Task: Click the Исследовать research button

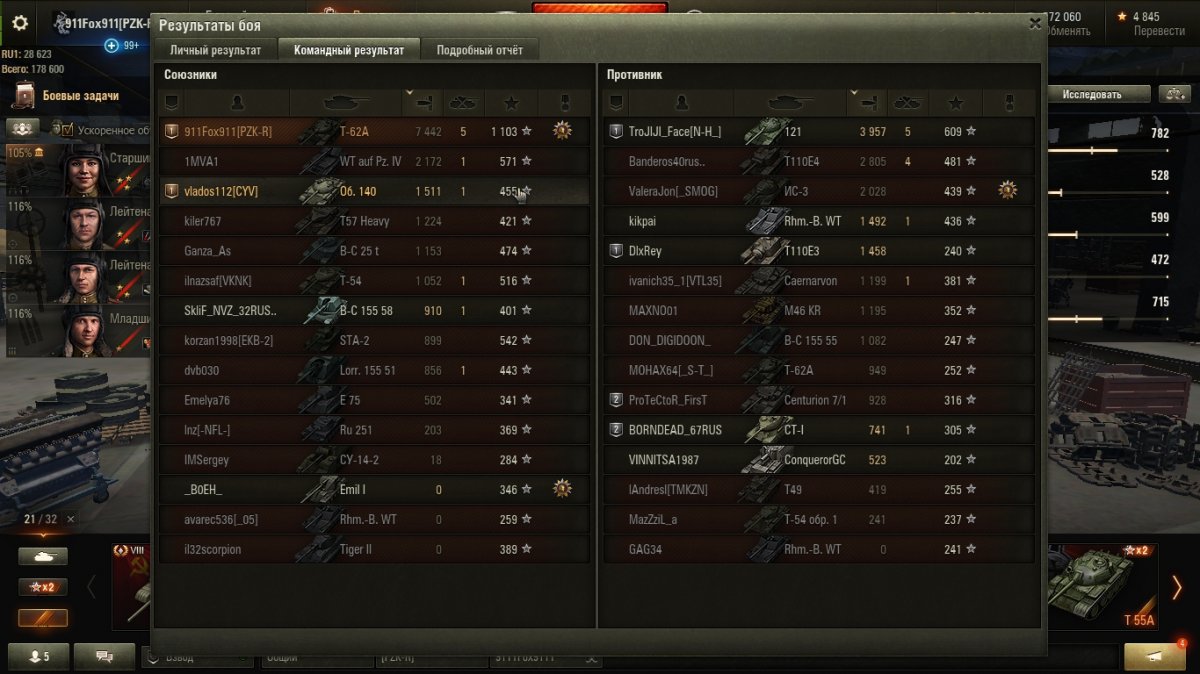Action: [x=1091, y=94]
